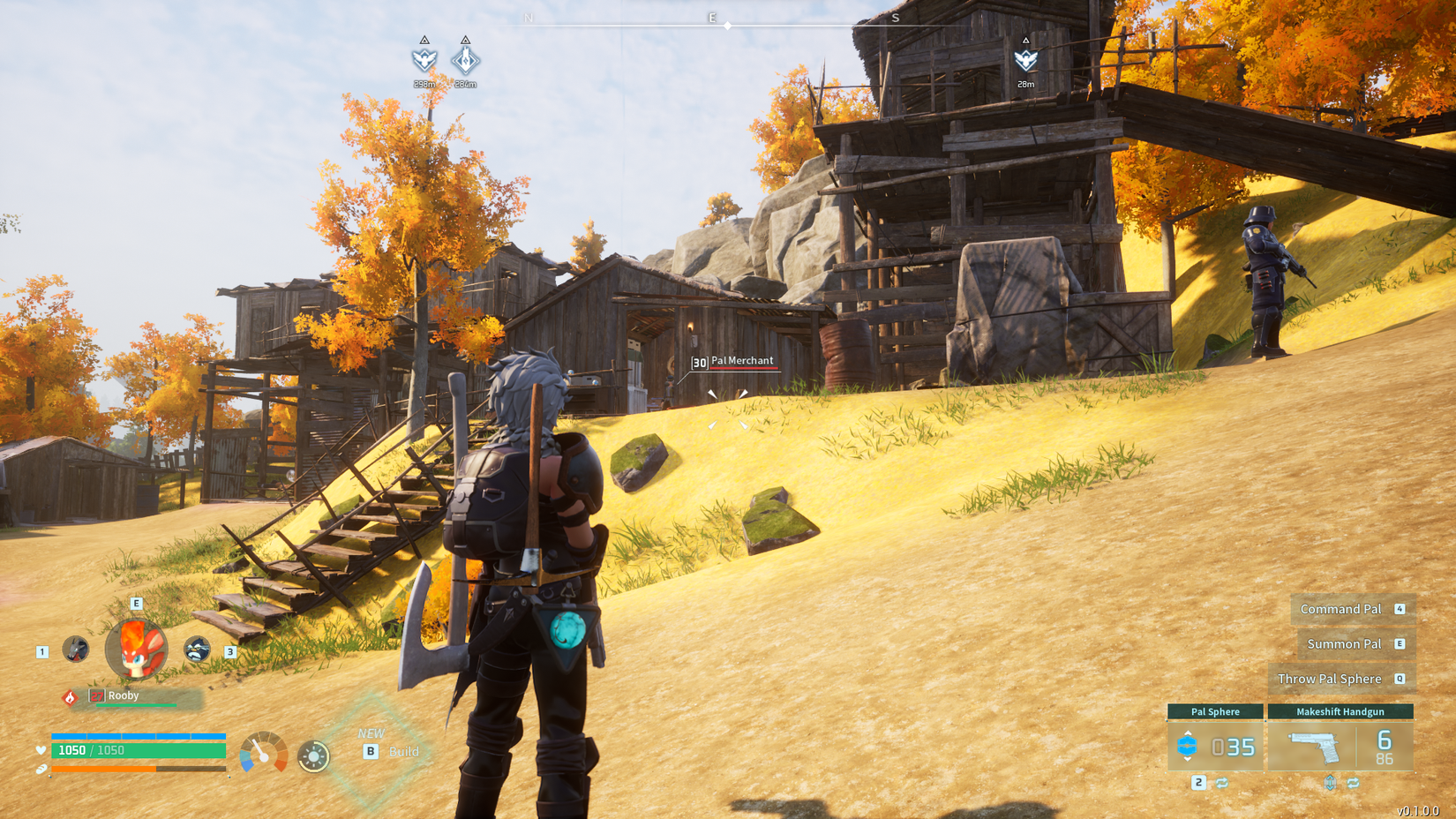Click the dark dragon Pal icon in slot 1
Viewport: 1456px width, 819px height.
point(76,650)
